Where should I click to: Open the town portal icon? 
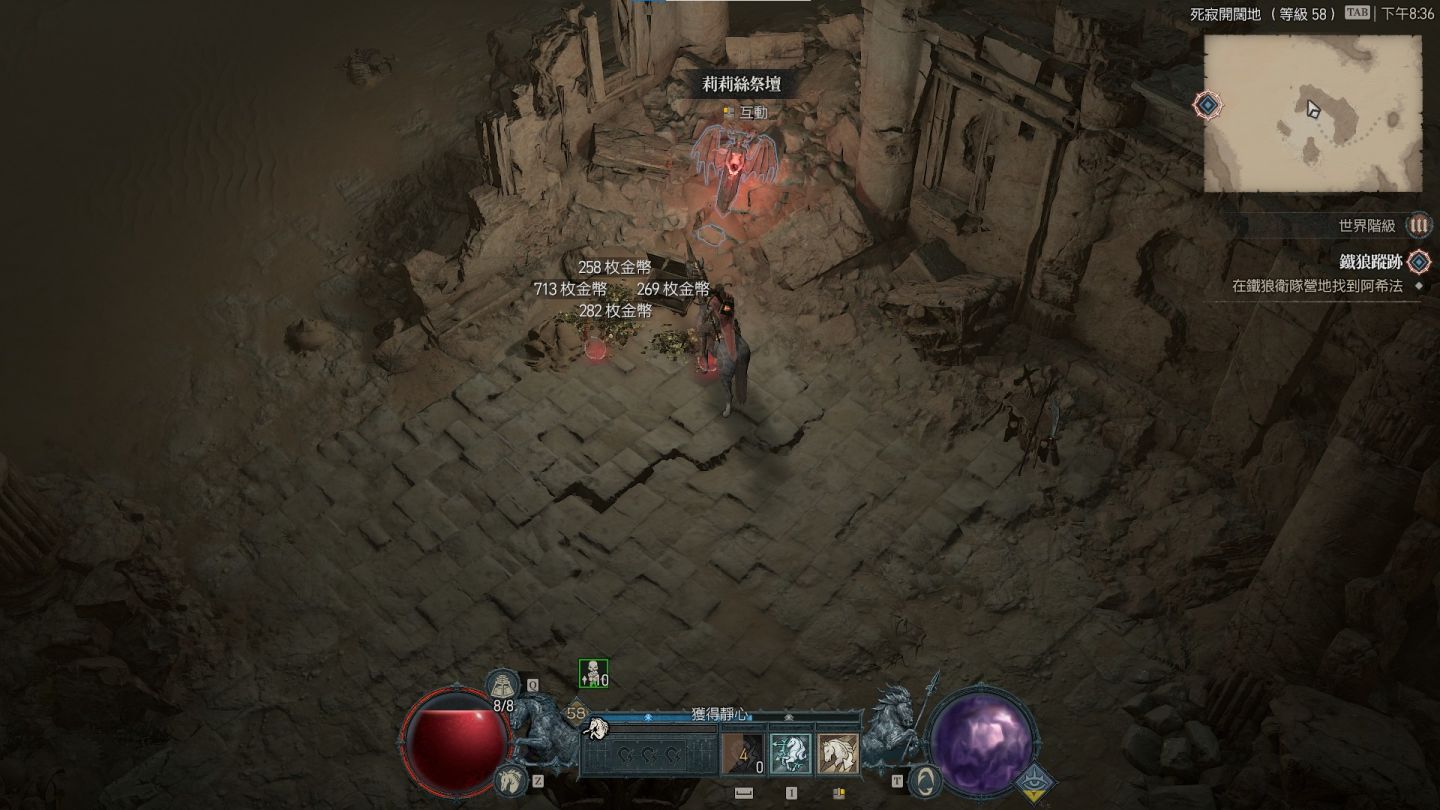click(926, 779)
